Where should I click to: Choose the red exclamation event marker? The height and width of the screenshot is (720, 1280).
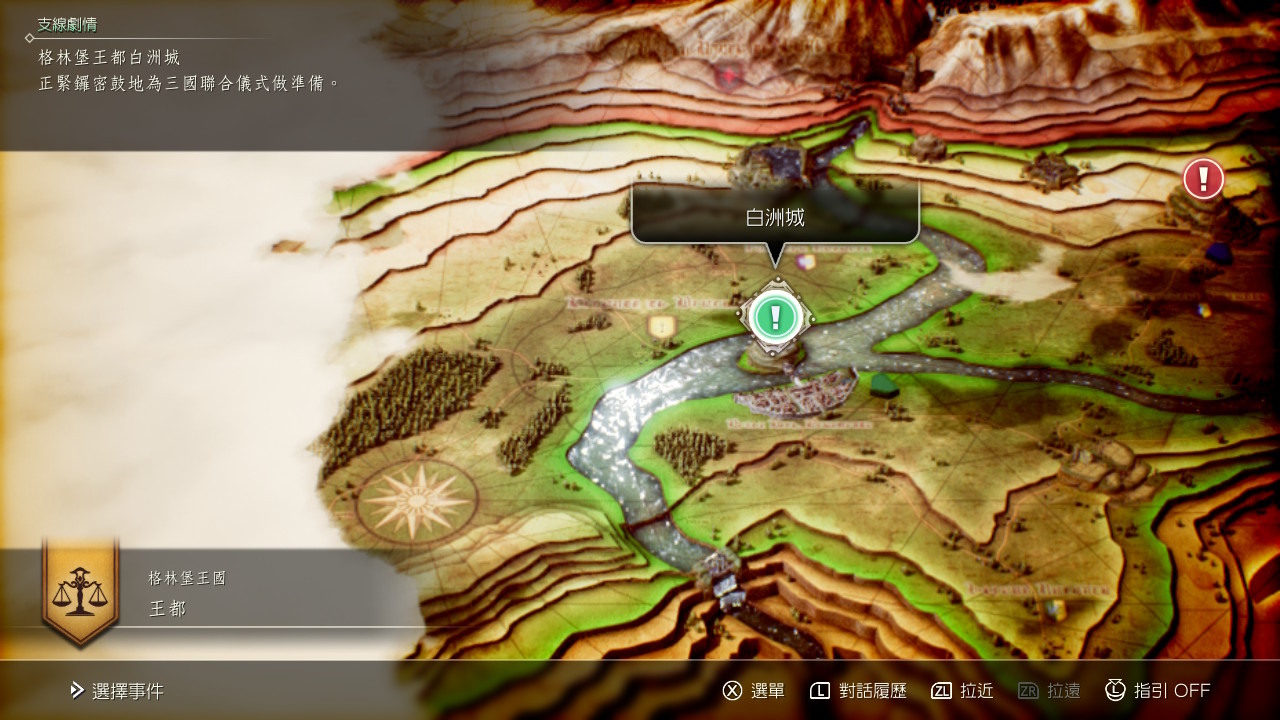tap(1203, 179)
